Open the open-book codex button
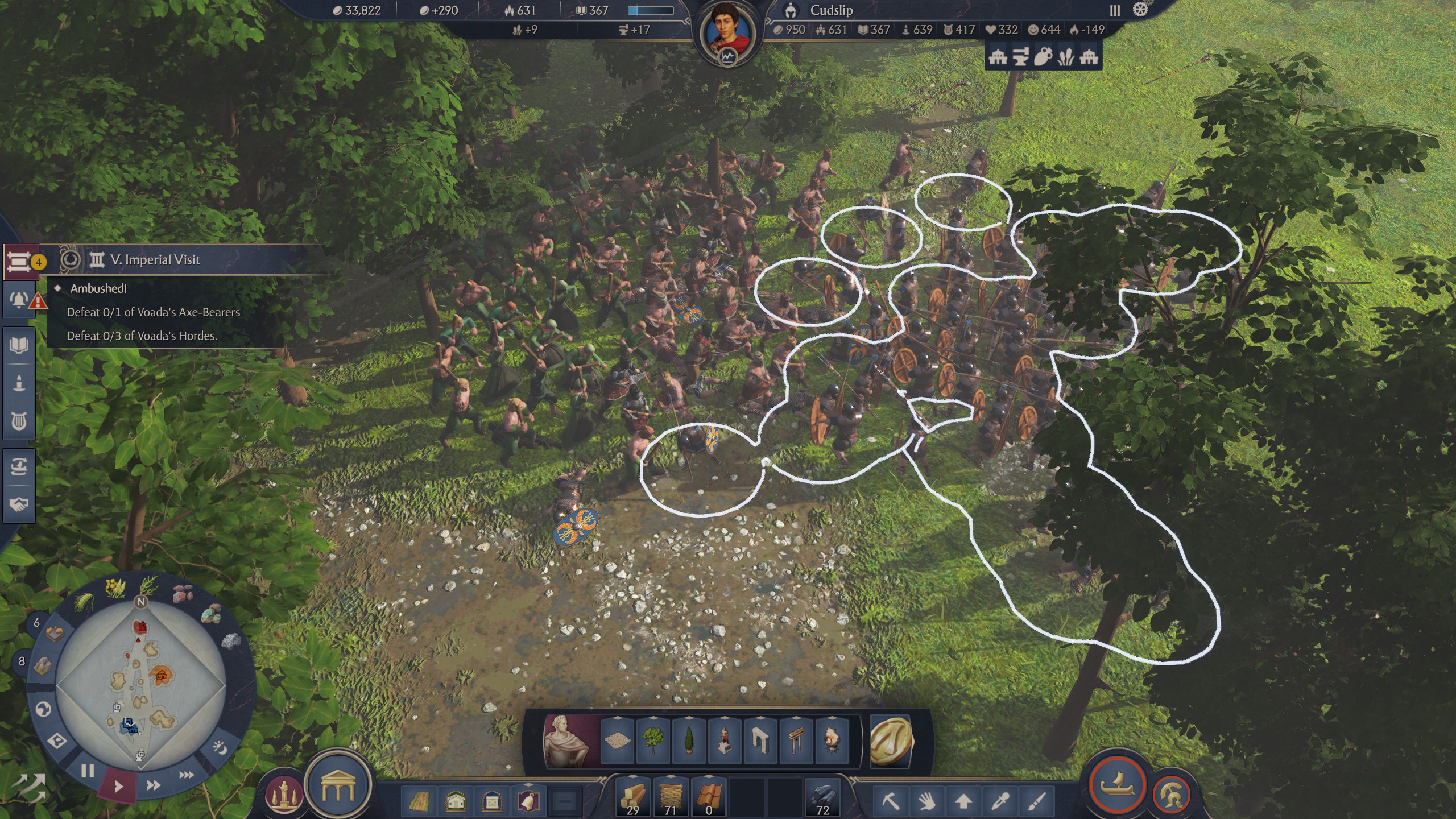This screenshot has width=1456, height=819. tap(18, 345)
